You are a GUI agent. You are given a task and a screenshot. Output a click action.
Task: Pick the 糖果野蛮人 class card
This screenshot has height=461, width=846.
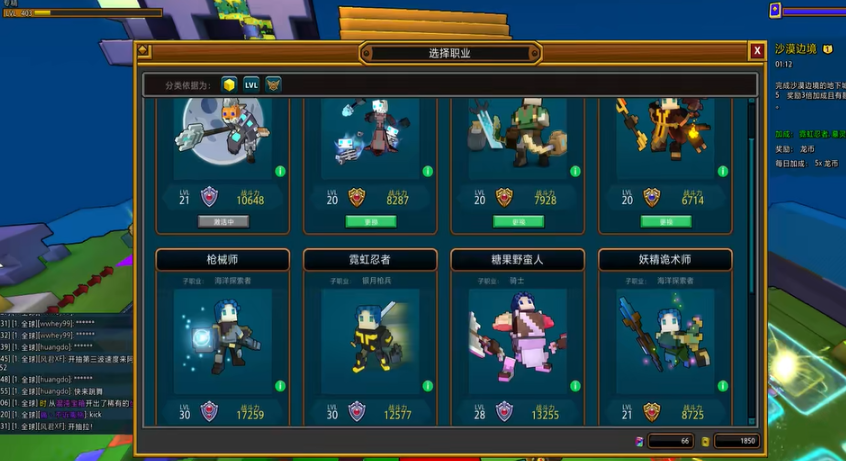[x=517, y=340]
